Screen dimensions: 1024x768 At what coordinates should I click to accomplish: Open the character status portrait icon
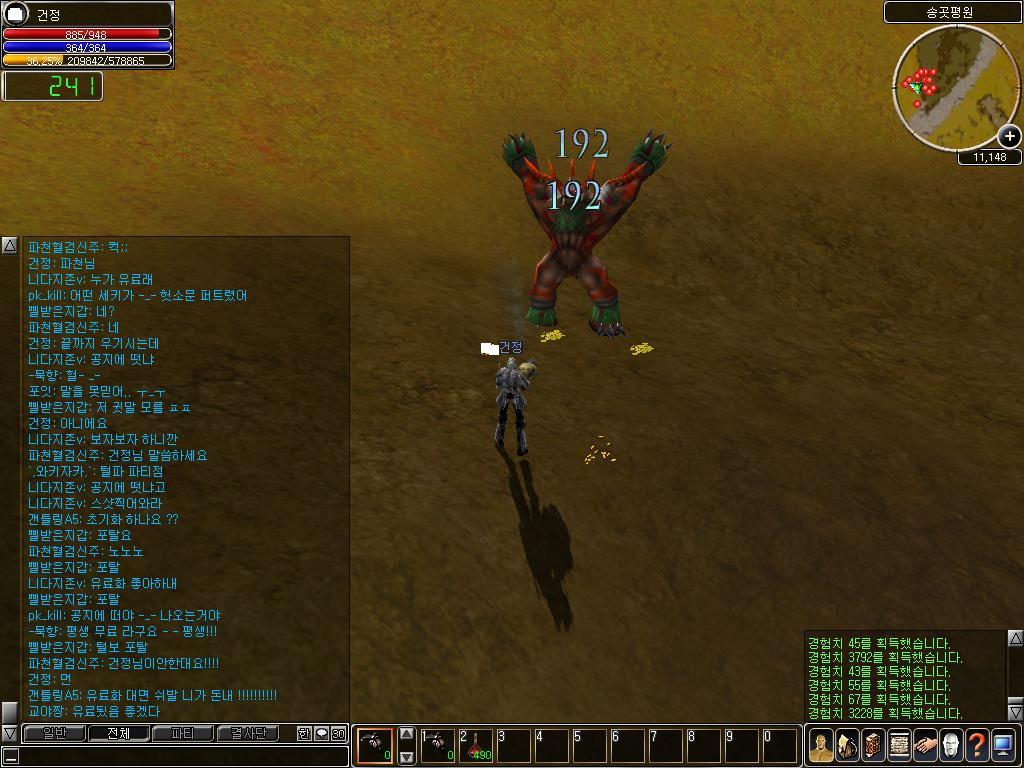(x=821, y=746)
